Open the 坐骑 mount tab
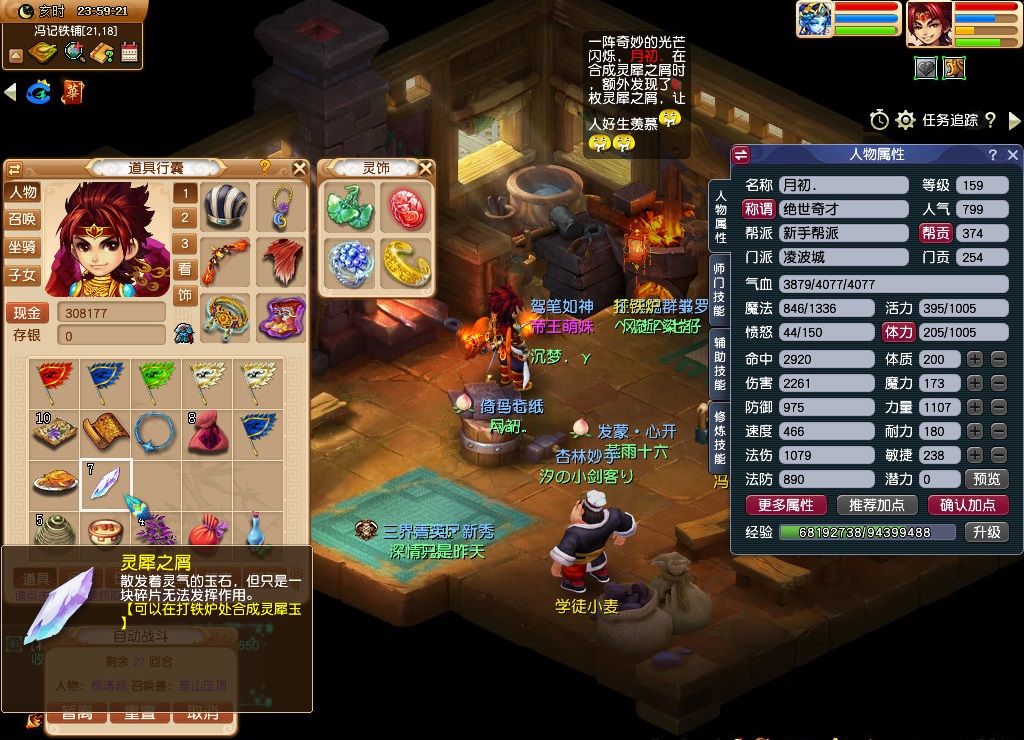Screen dimensions: 1024x740 (x=23, y=247)
